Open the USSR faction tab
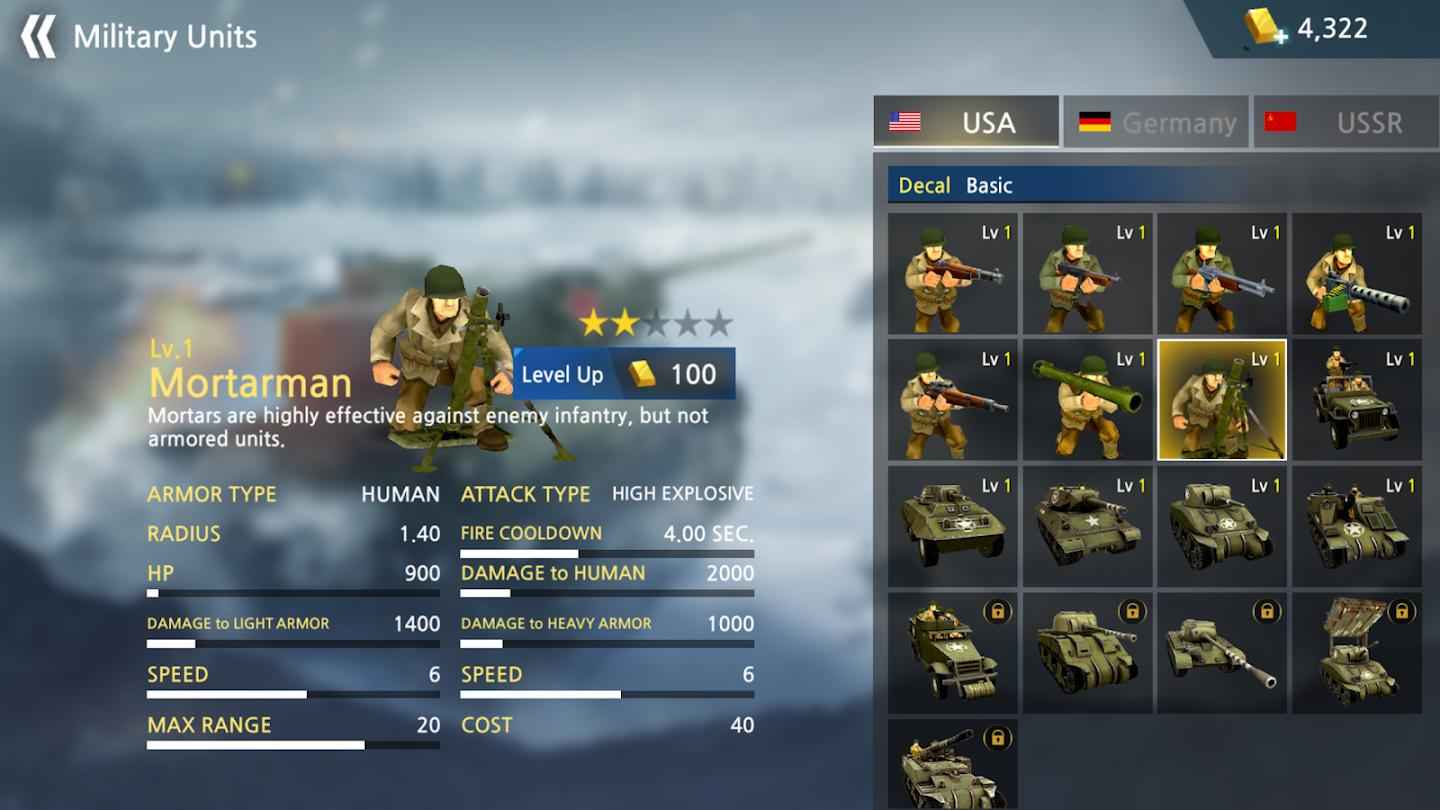Image resolution: width=1440 pixels, height=810 pixels. 1345,122
